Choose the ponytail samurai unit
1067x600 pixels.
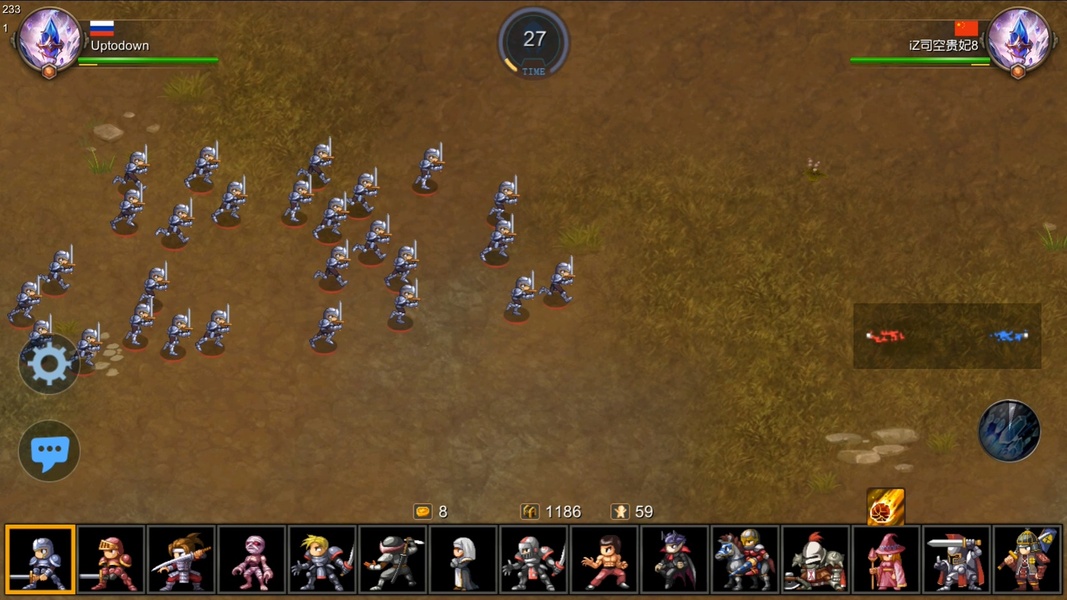[181, 560]
